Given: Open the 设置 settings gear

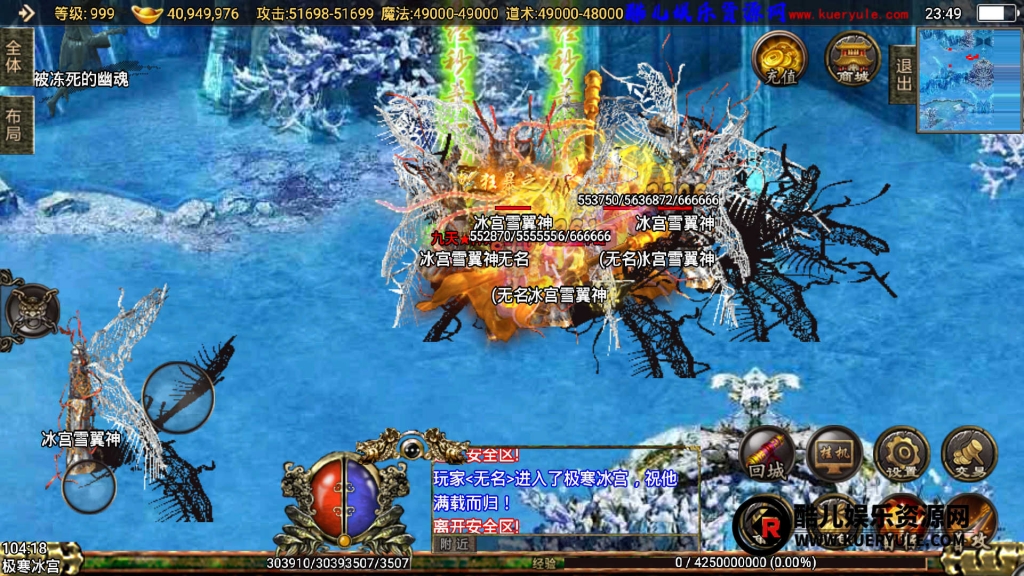Looking at the screenshot, I should point(901,455).
